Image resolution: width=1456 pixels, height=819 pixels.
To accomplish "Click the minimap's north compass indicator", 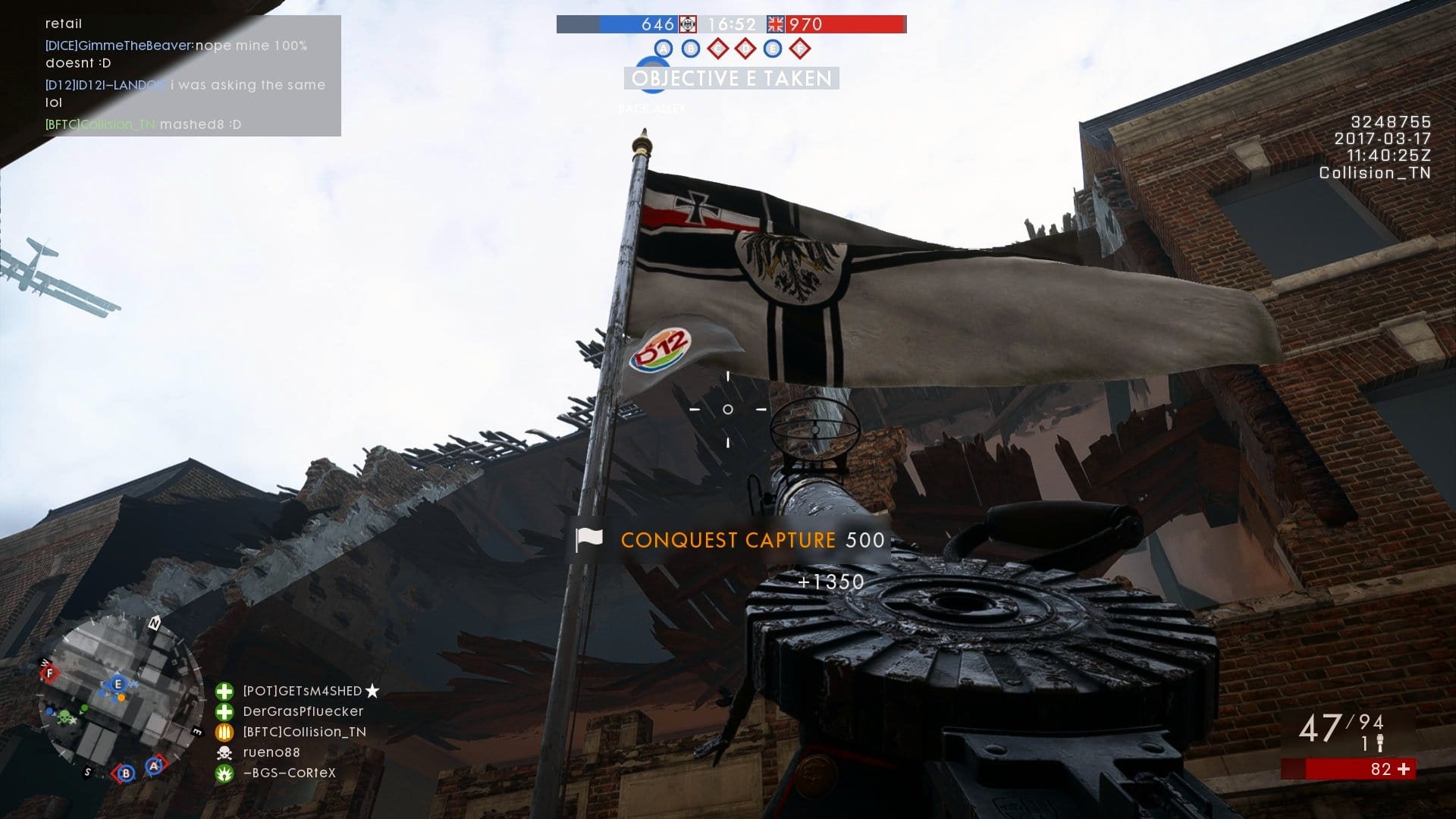I will point(155,623).
